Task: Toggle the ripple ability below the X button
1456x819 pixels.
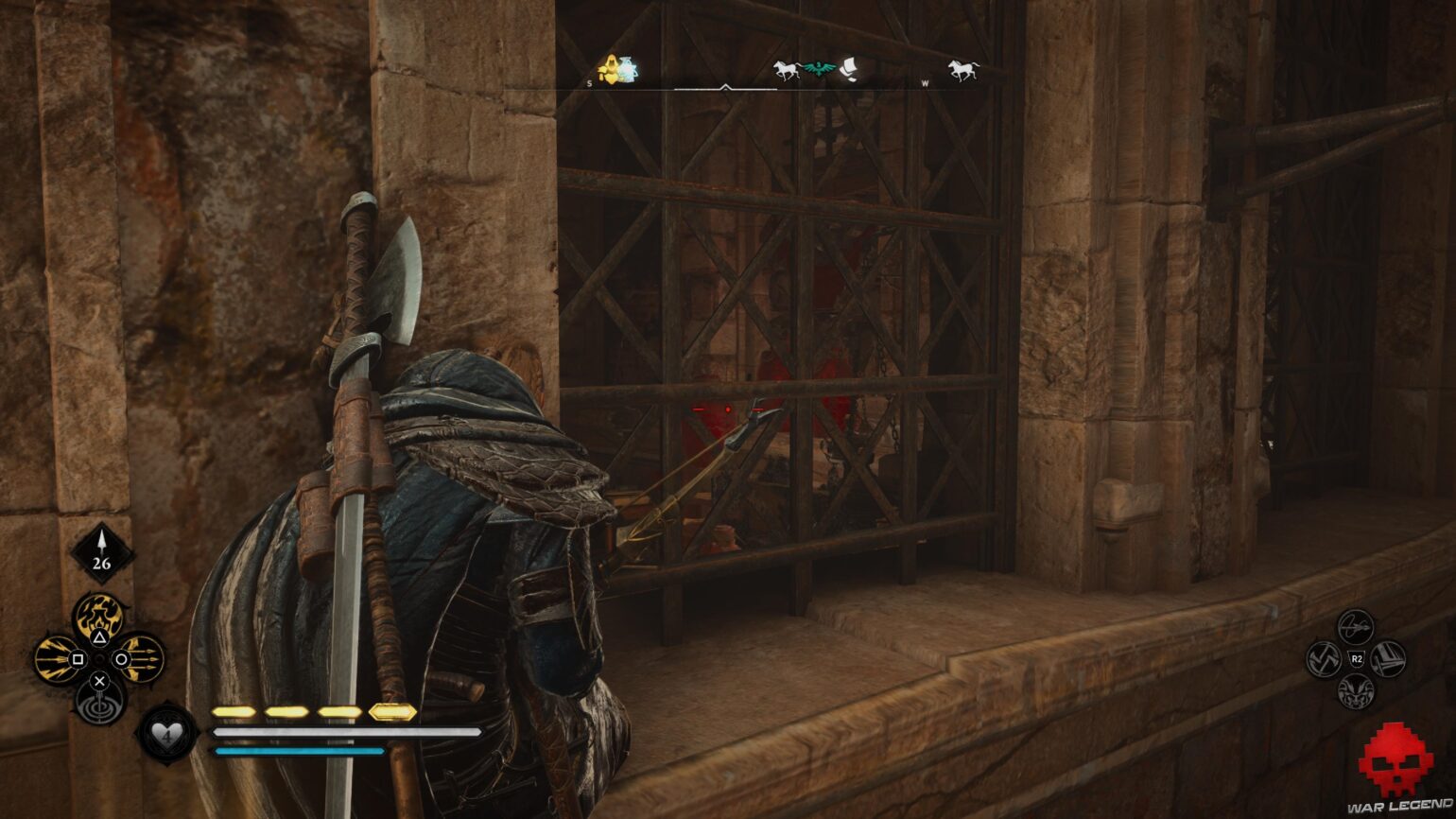Action: pyautogui.click(x=99, y=707)
